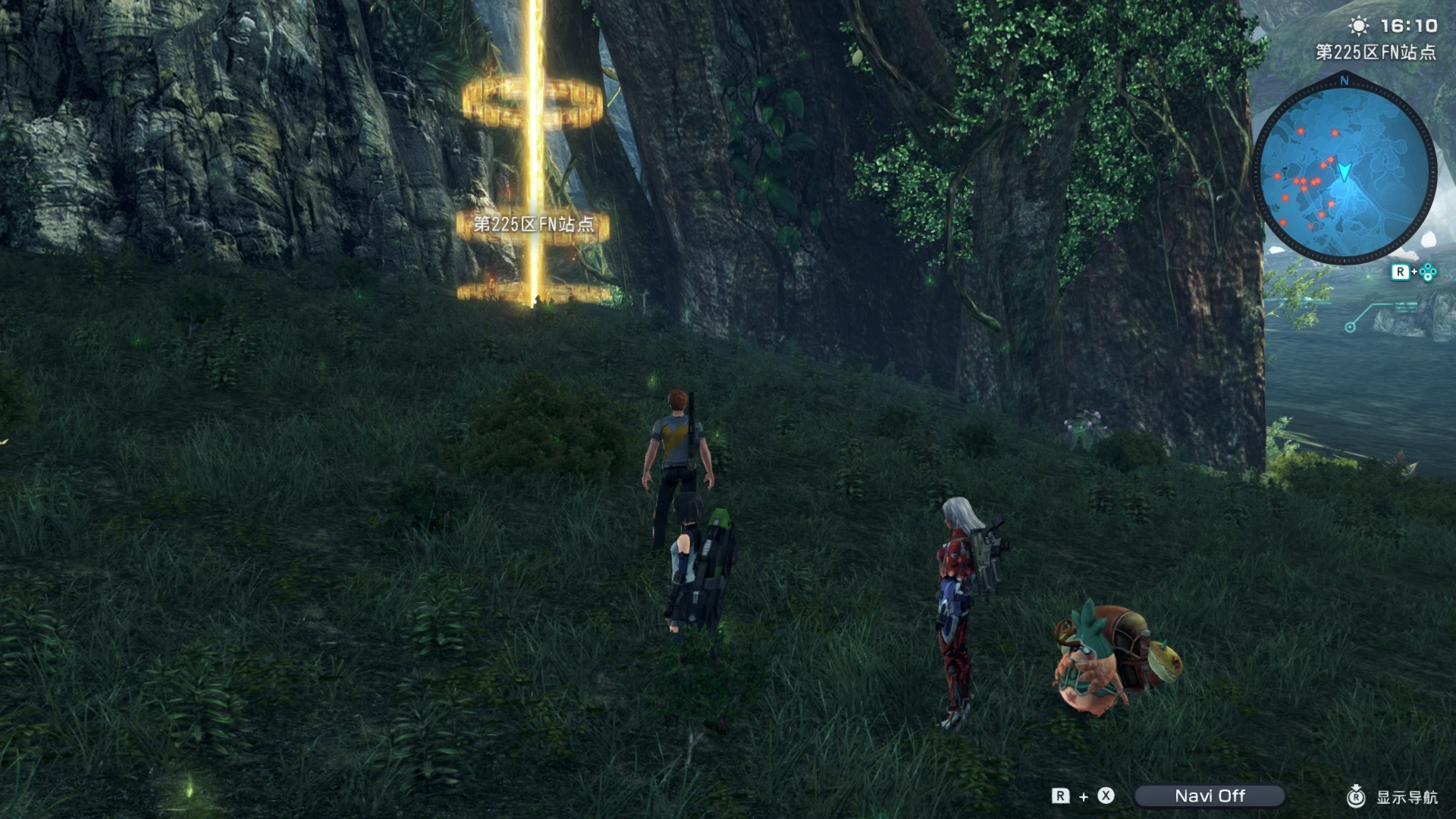Click the R button prompt beside the minimap
The height and width of the screenshot is (819, 1456).
(1400, 271)
